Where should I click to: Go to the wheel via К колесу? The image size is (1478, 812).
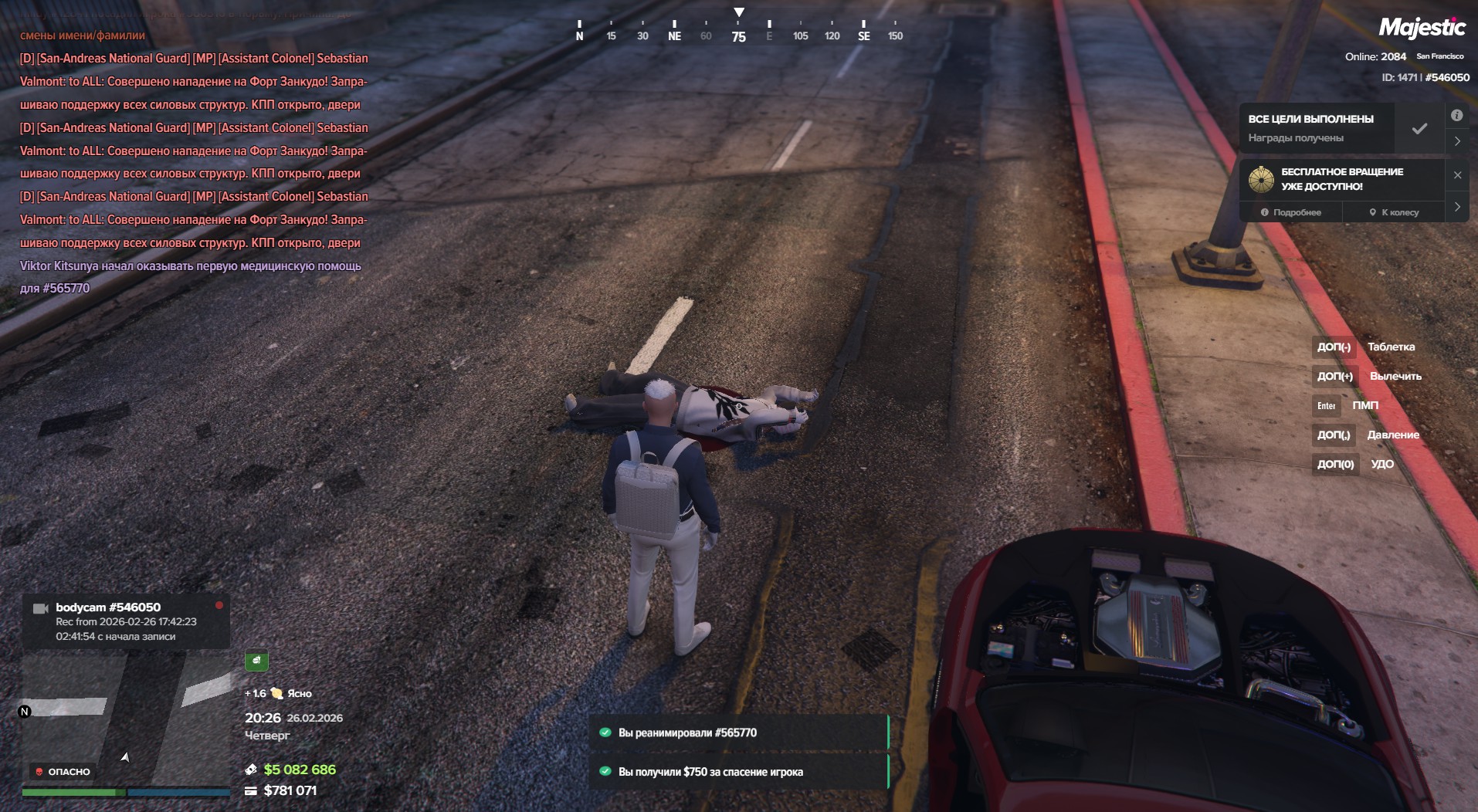[x=1394, y=212]
